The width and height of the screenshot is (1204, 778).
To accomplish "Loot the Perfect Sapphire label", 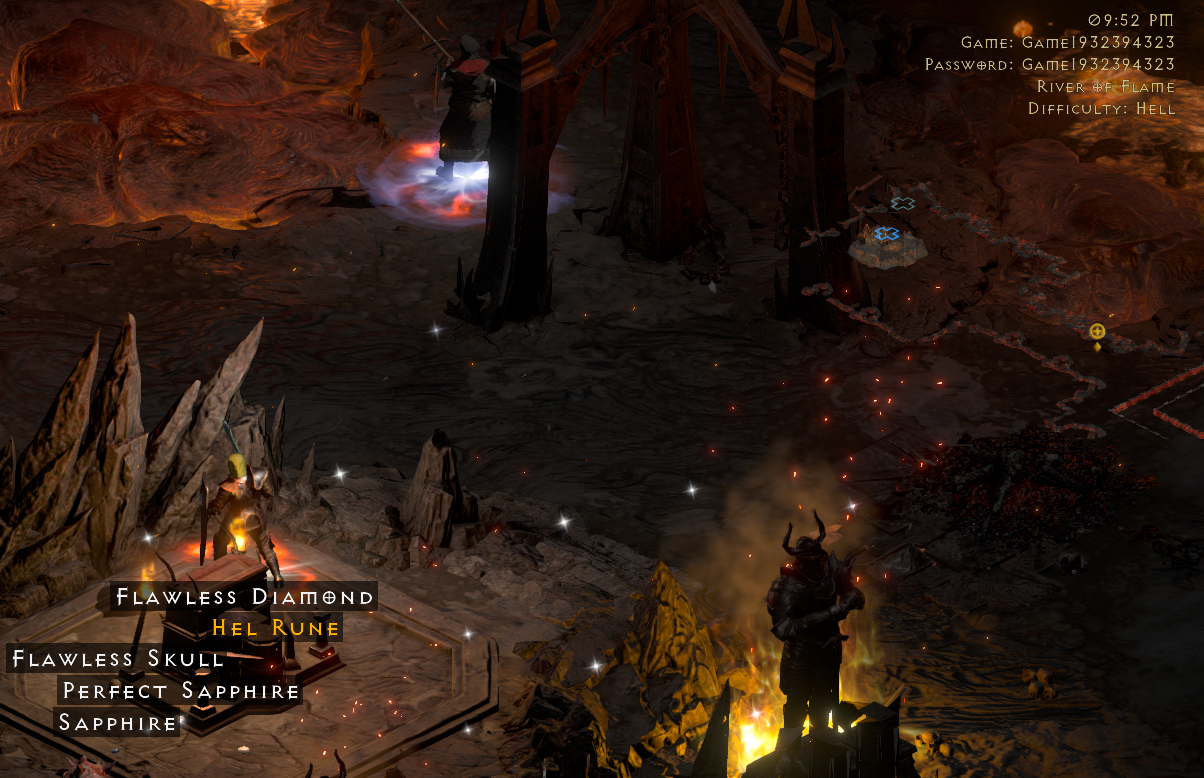I will click(x=181, y=691).
